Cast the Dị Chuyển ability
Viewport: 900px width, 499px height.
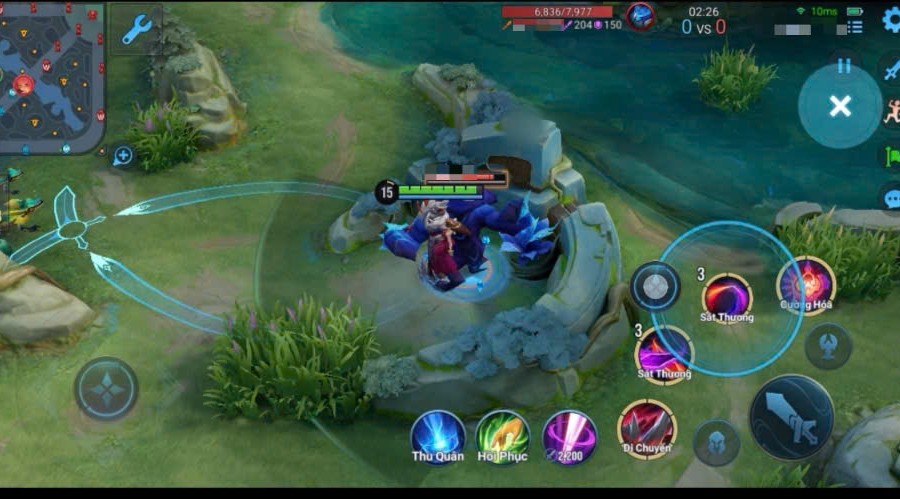tap(646, 428)
